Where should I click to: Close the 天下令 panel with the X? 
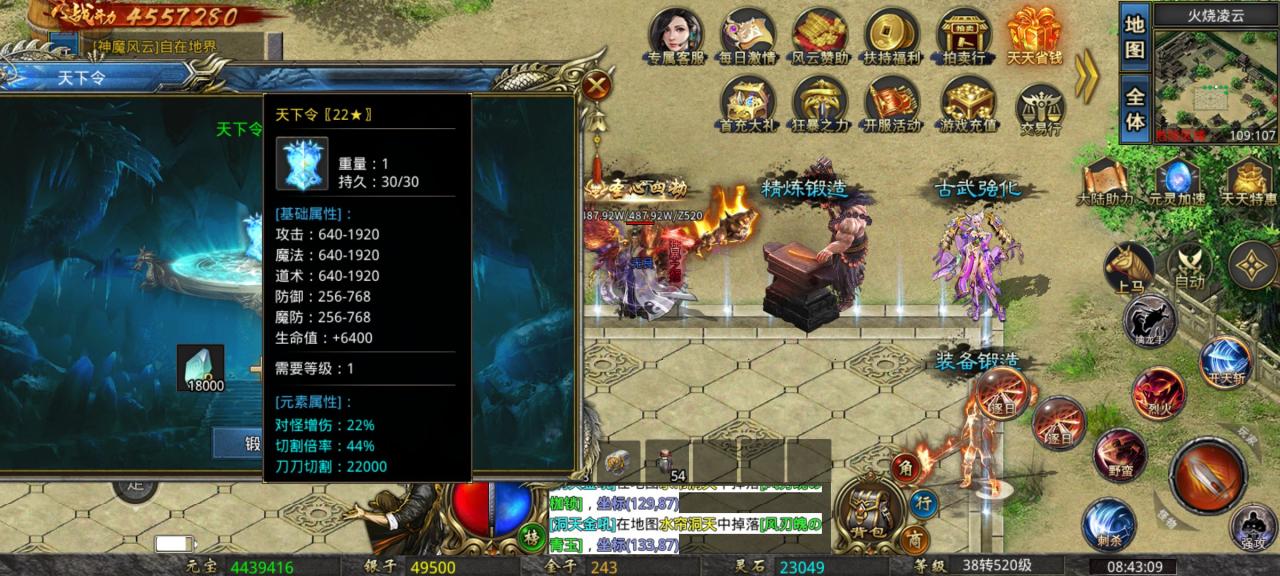pos(597,84)
